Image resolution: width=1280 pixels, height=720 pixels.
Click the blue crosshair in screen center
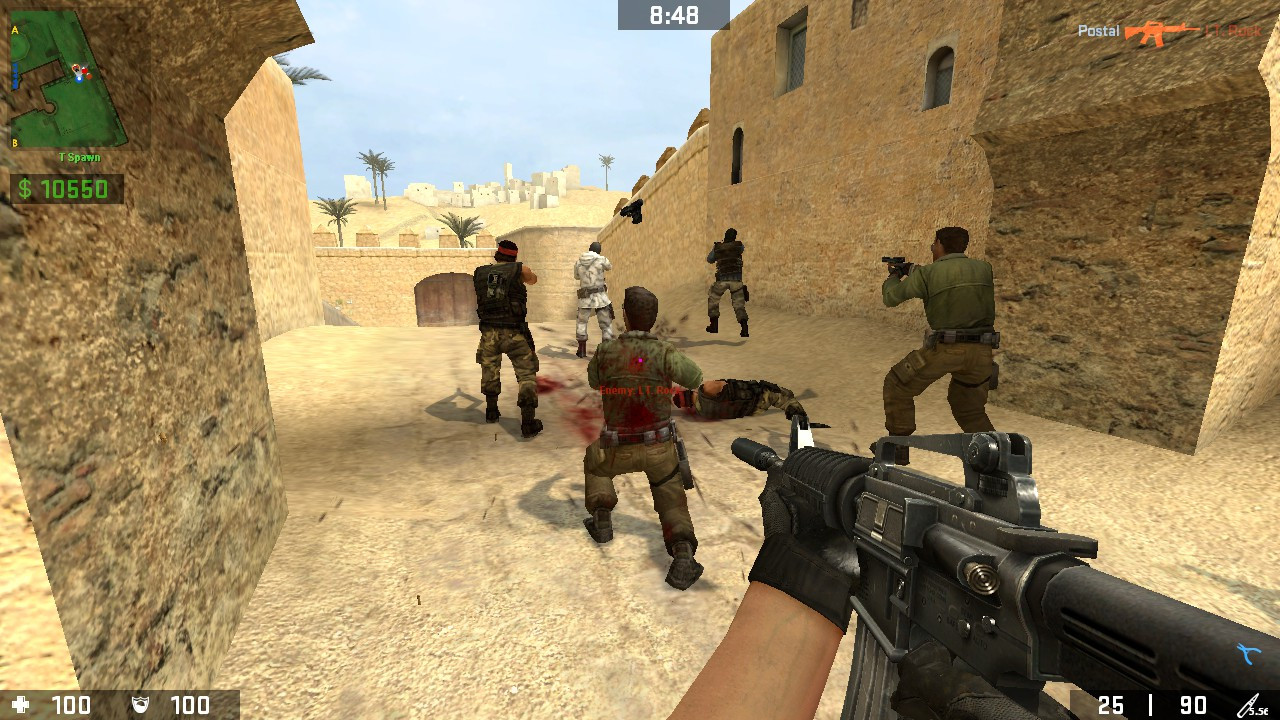click(x=640, y=360)
